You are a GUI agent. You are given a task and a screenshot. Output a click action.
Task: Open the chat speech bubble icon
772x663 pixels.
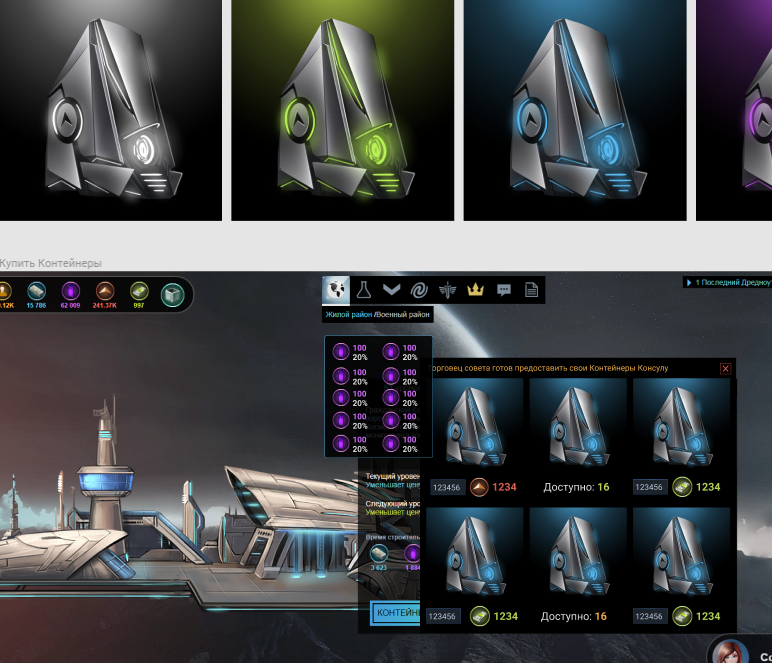(504, 290)
